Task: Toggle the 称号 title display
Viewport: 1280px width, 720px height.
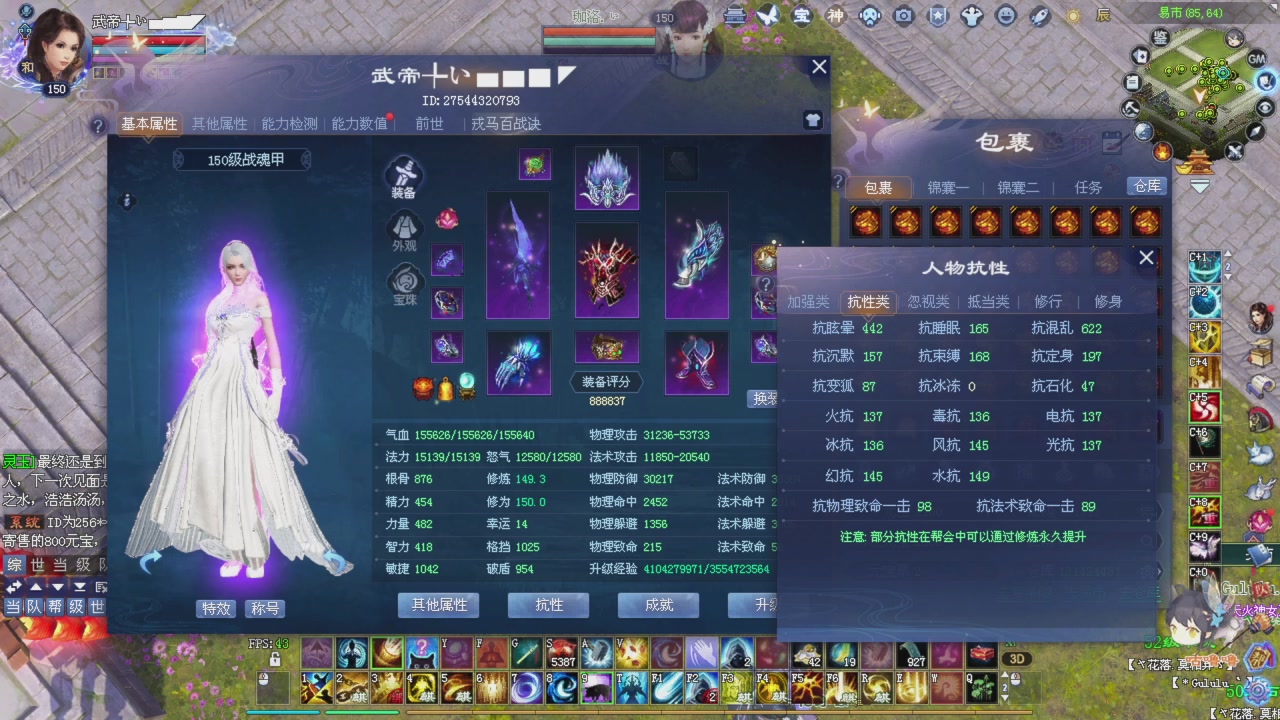Action: (x=265, y=608)
